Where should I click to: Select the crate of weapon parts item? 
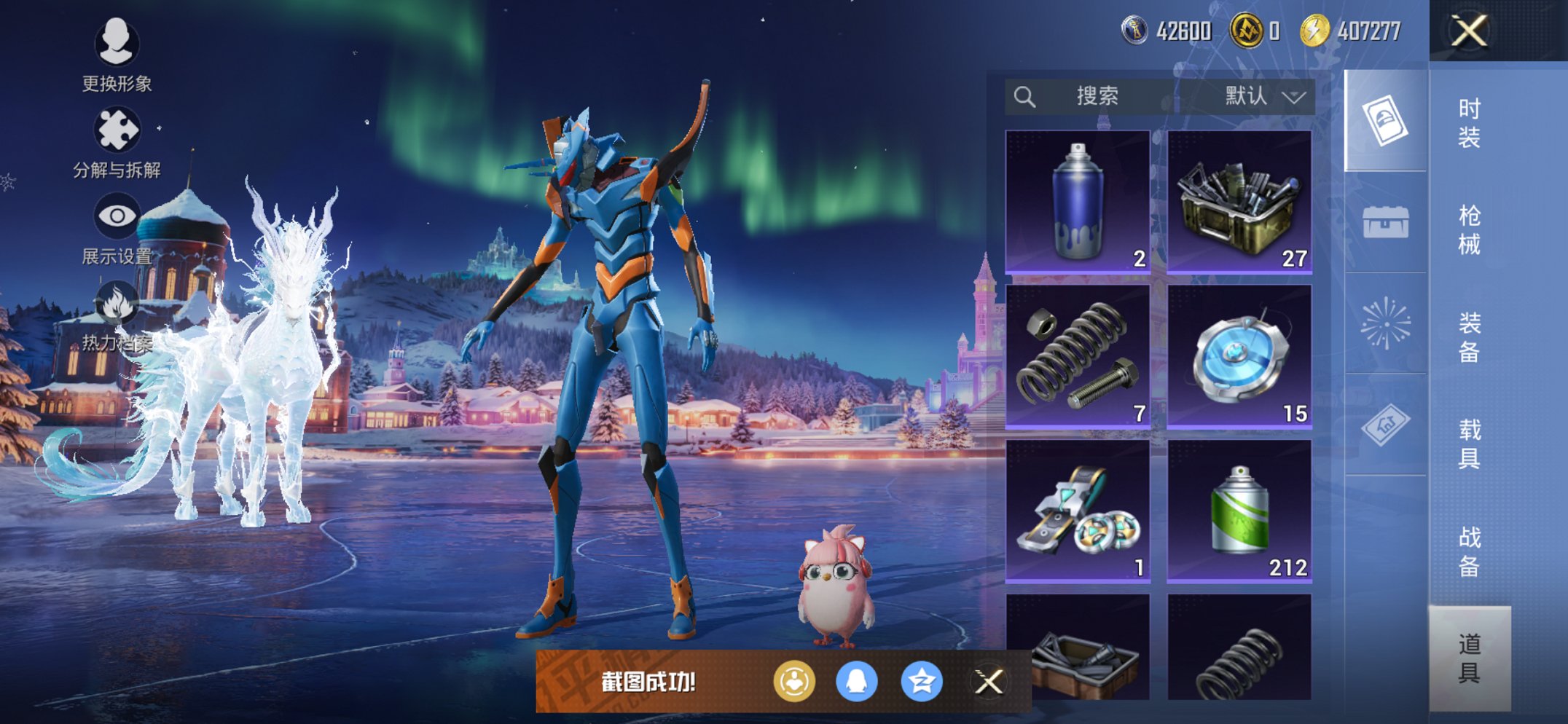1239,202
